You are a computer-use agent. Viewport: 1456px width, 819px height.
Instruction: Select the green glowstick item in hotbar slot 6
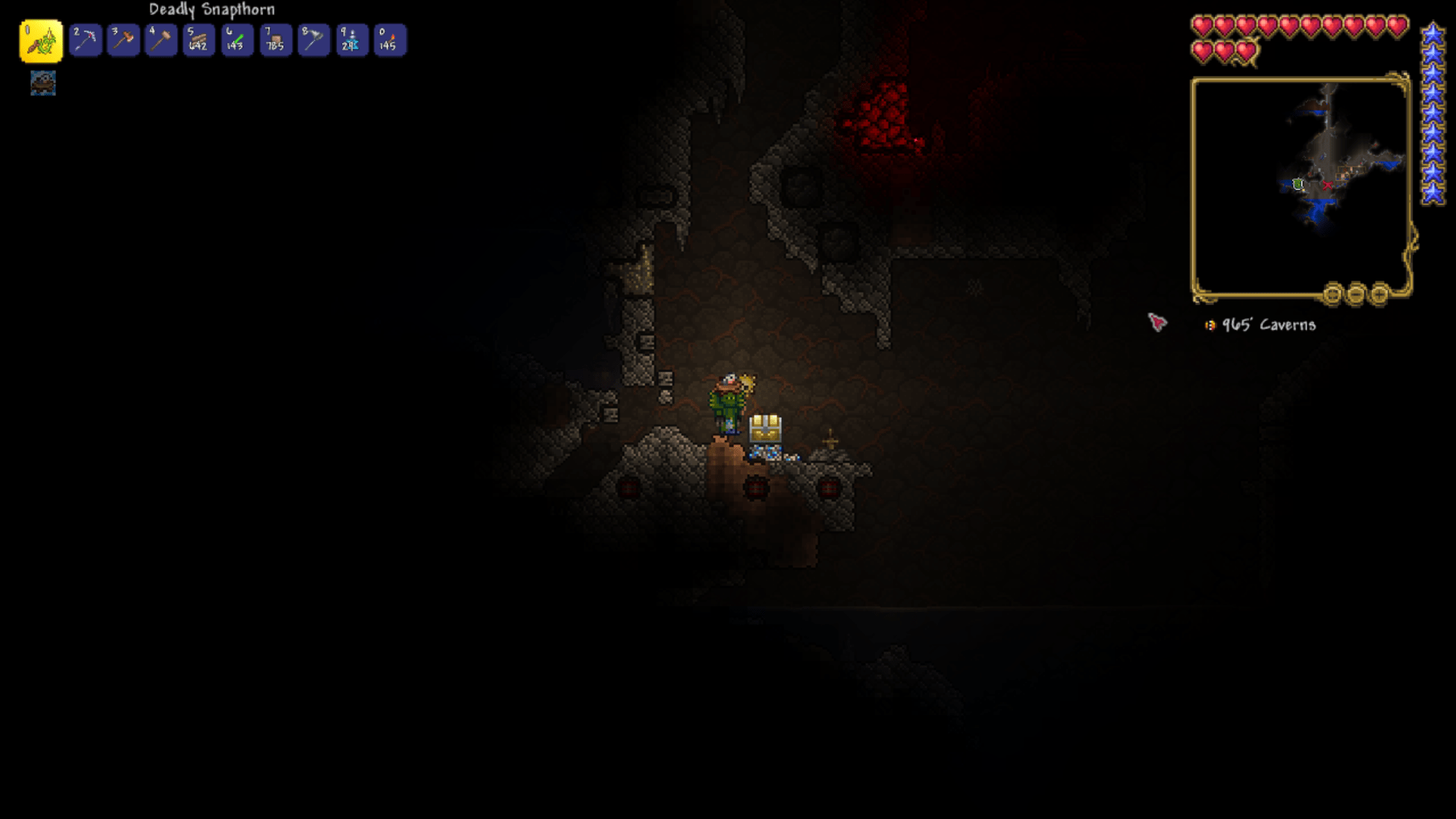click(236, 40)
